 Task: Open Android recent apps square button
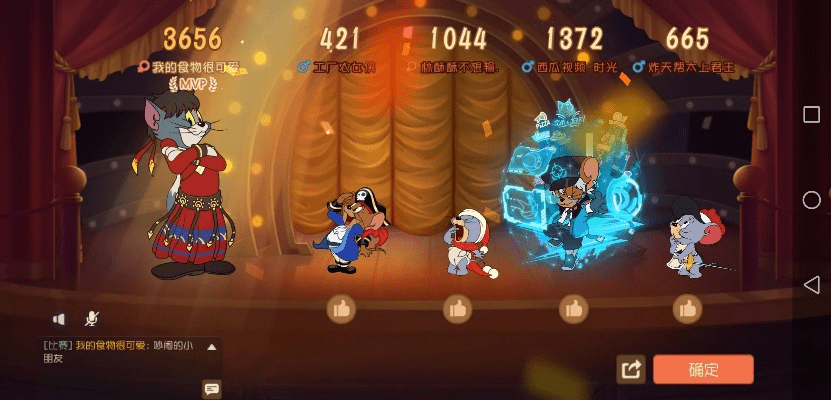click(x=811, y=114)
